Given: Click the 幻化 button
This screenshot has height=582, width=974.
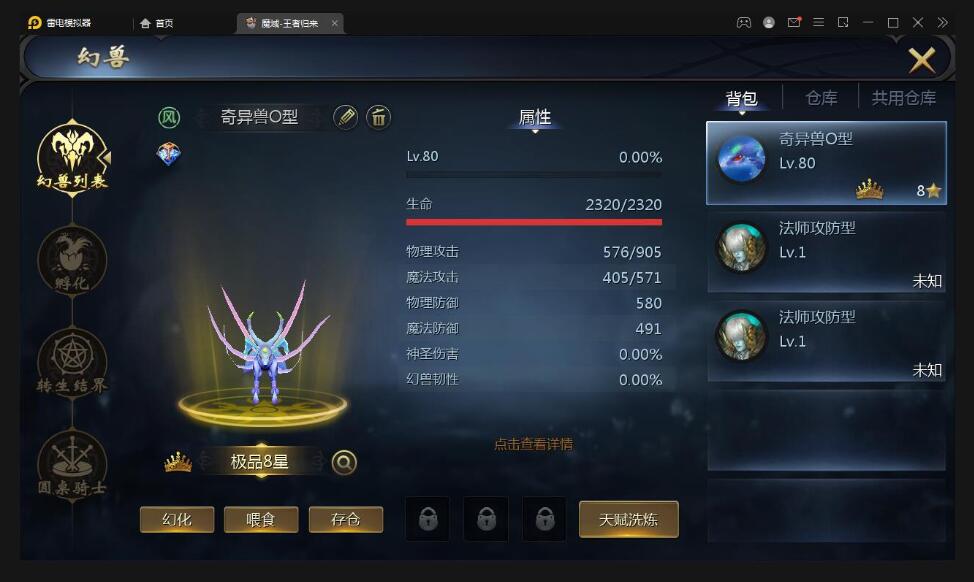Looking at the screenshot, I should point(177,520).
